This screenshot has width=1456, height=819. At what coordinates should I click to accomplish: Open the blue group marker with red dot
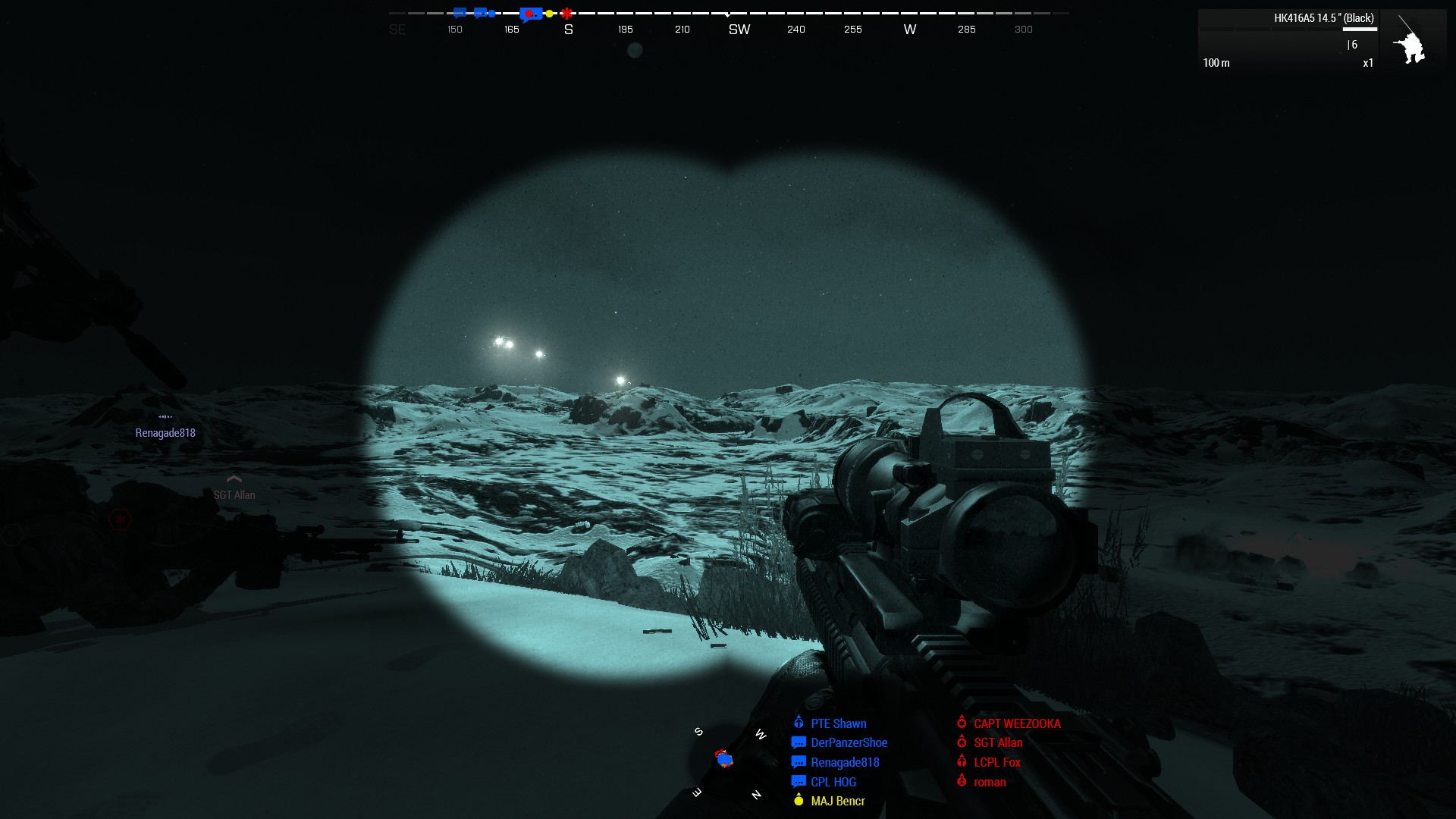tap(531, 13)
